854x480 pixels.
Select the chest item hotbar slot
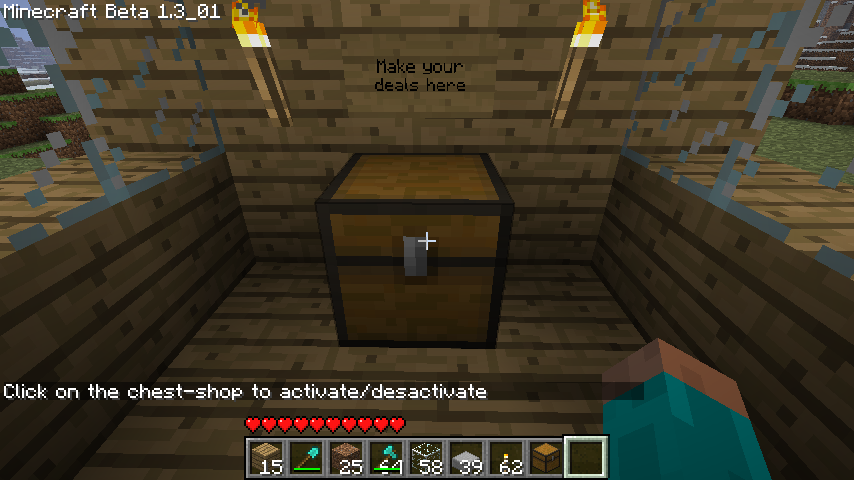(545, 458)
